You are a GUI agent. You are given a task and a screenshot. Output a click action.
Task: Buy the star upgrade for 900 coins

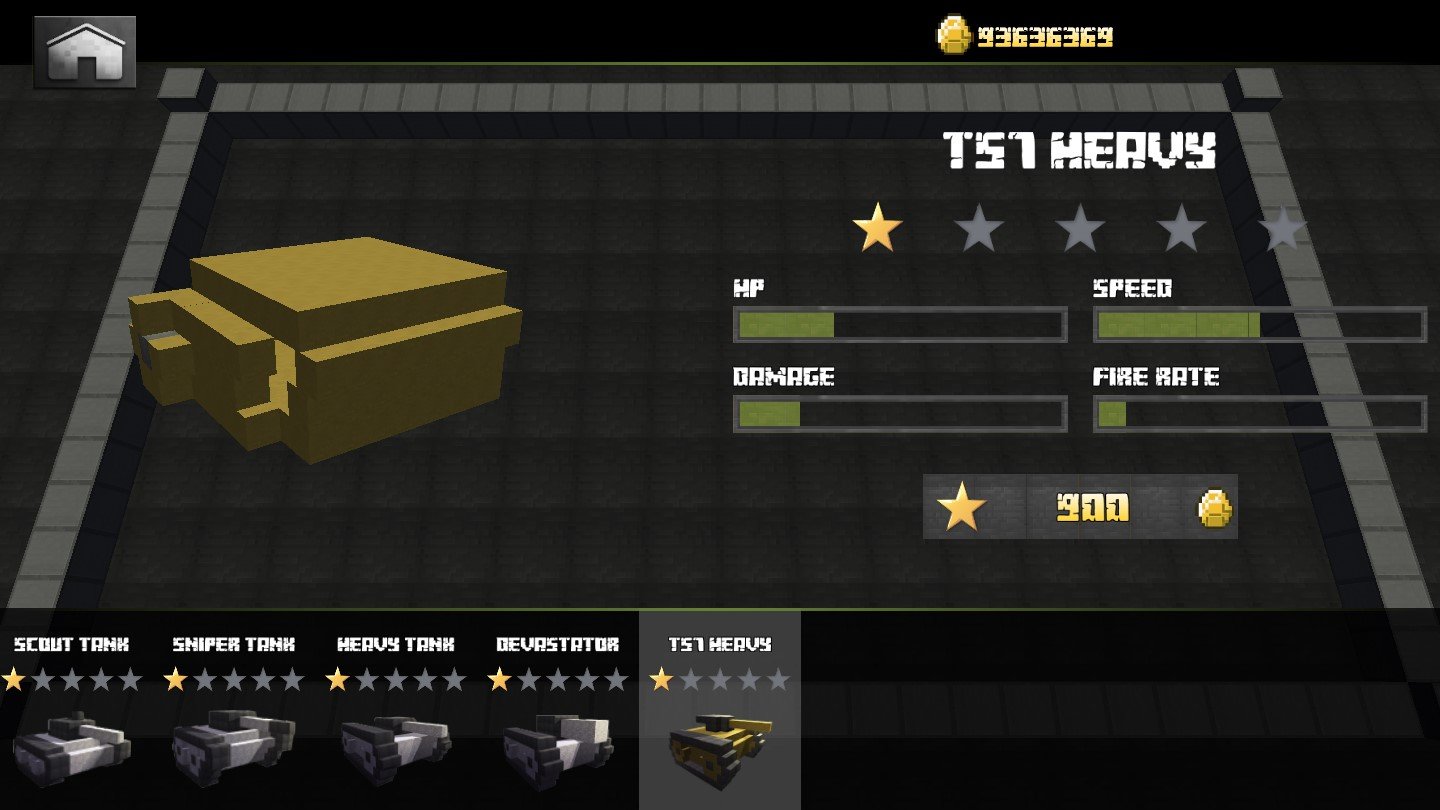(1080, 508)
